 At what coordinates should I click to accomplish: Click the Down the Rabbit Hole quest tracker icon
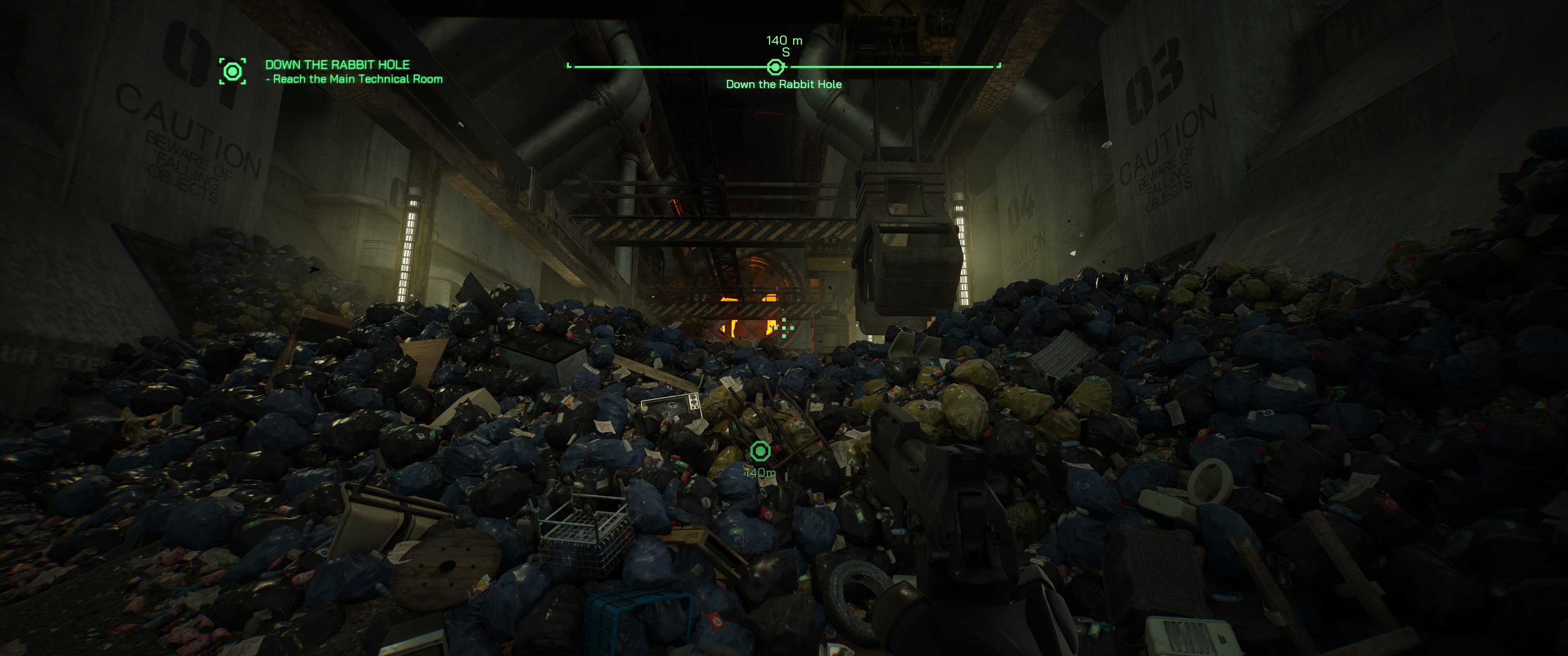pos(232,71)
